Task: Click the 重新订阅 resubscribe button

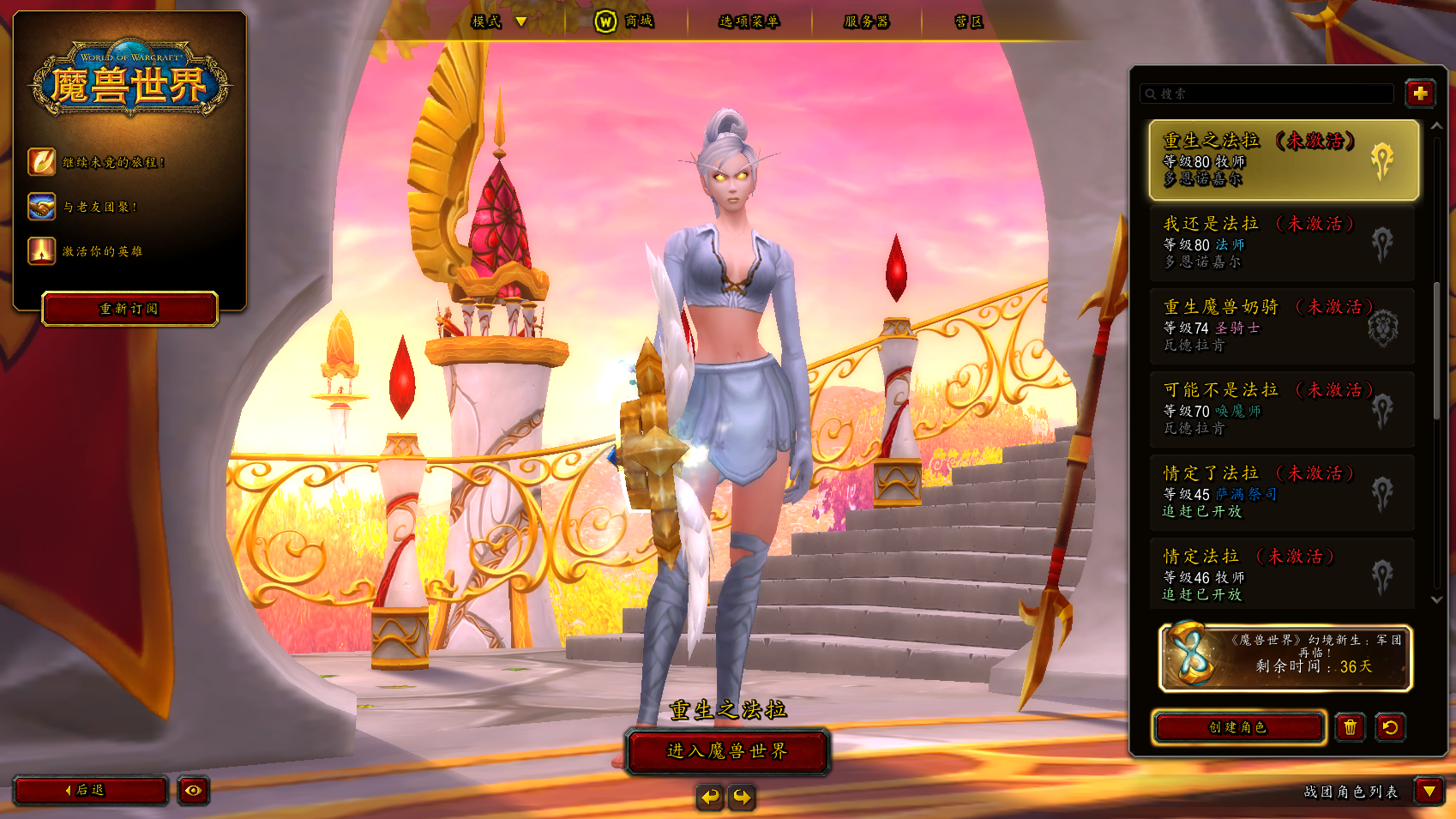Action: 129,309
